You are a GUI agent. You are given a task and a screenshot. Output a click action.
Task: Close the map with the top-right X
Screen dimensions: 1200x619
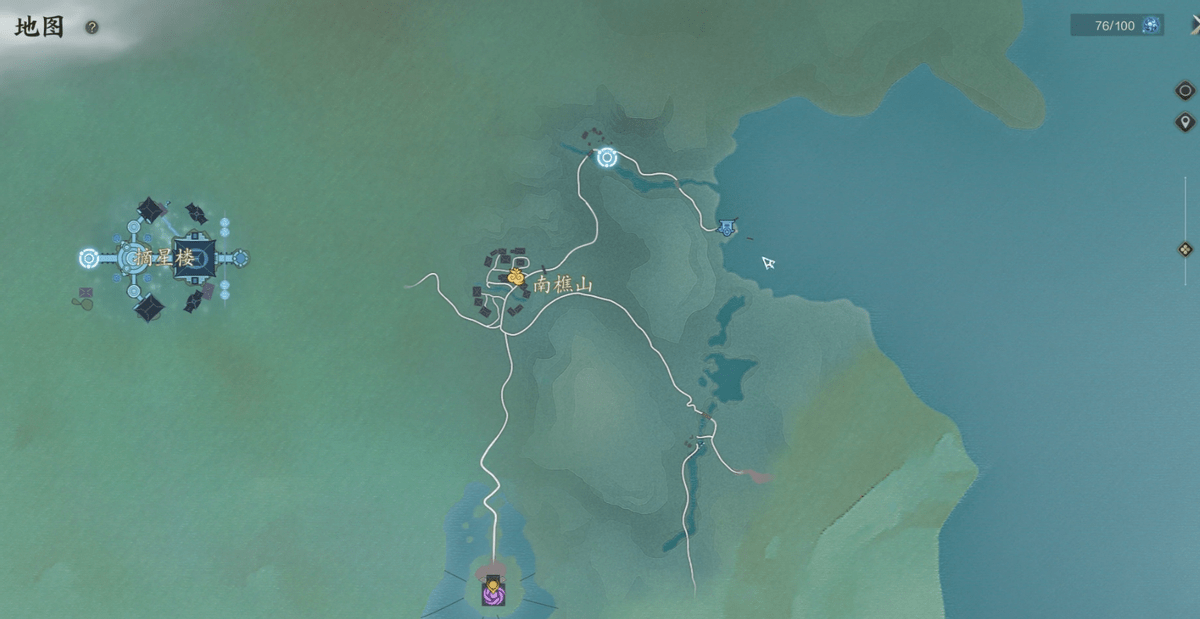[x=1194, y=24]
